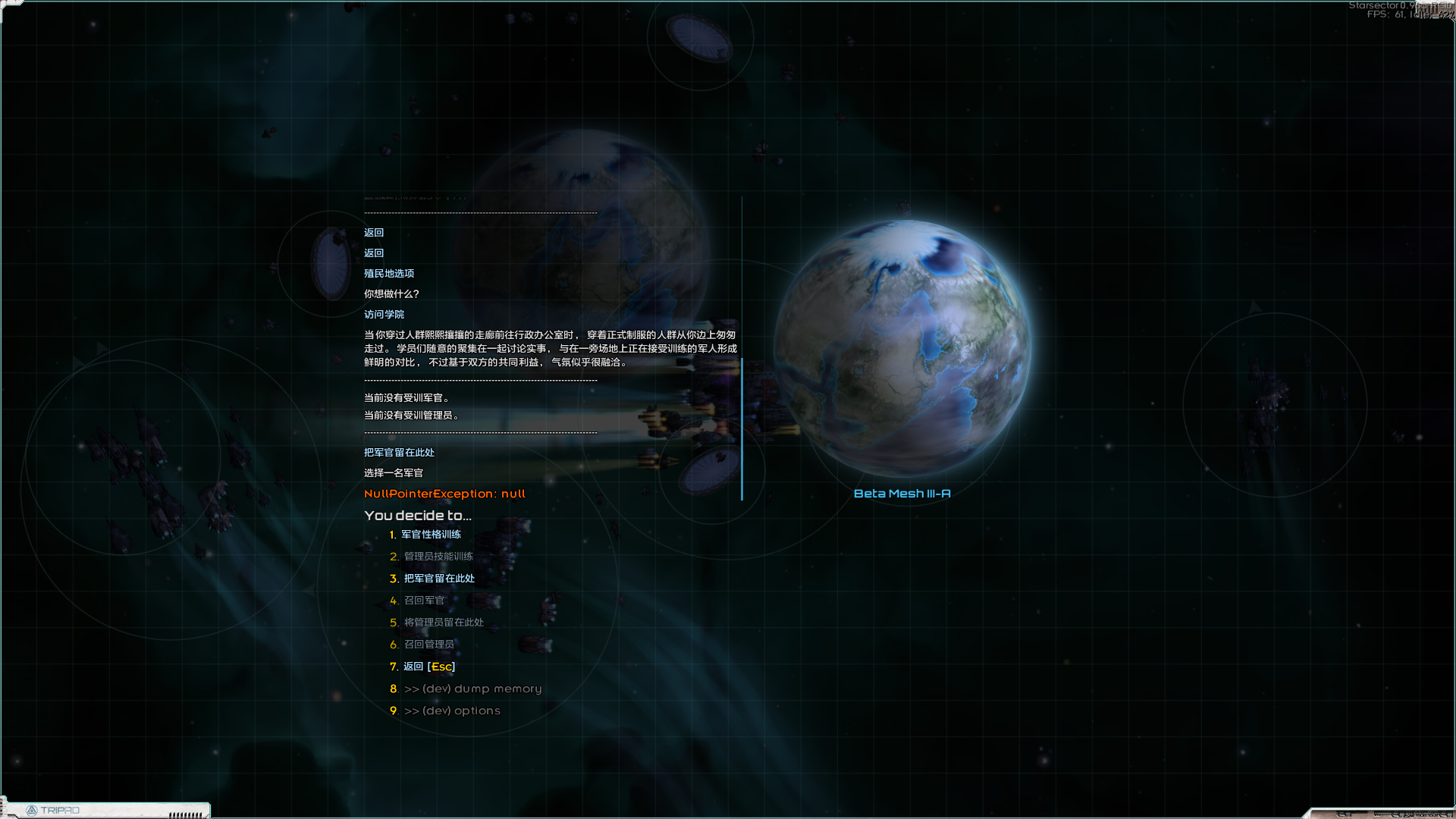Click the Beta Mesh III-A name label
The width and height of the screenshot is (1456, 819).
coord(902,494)
